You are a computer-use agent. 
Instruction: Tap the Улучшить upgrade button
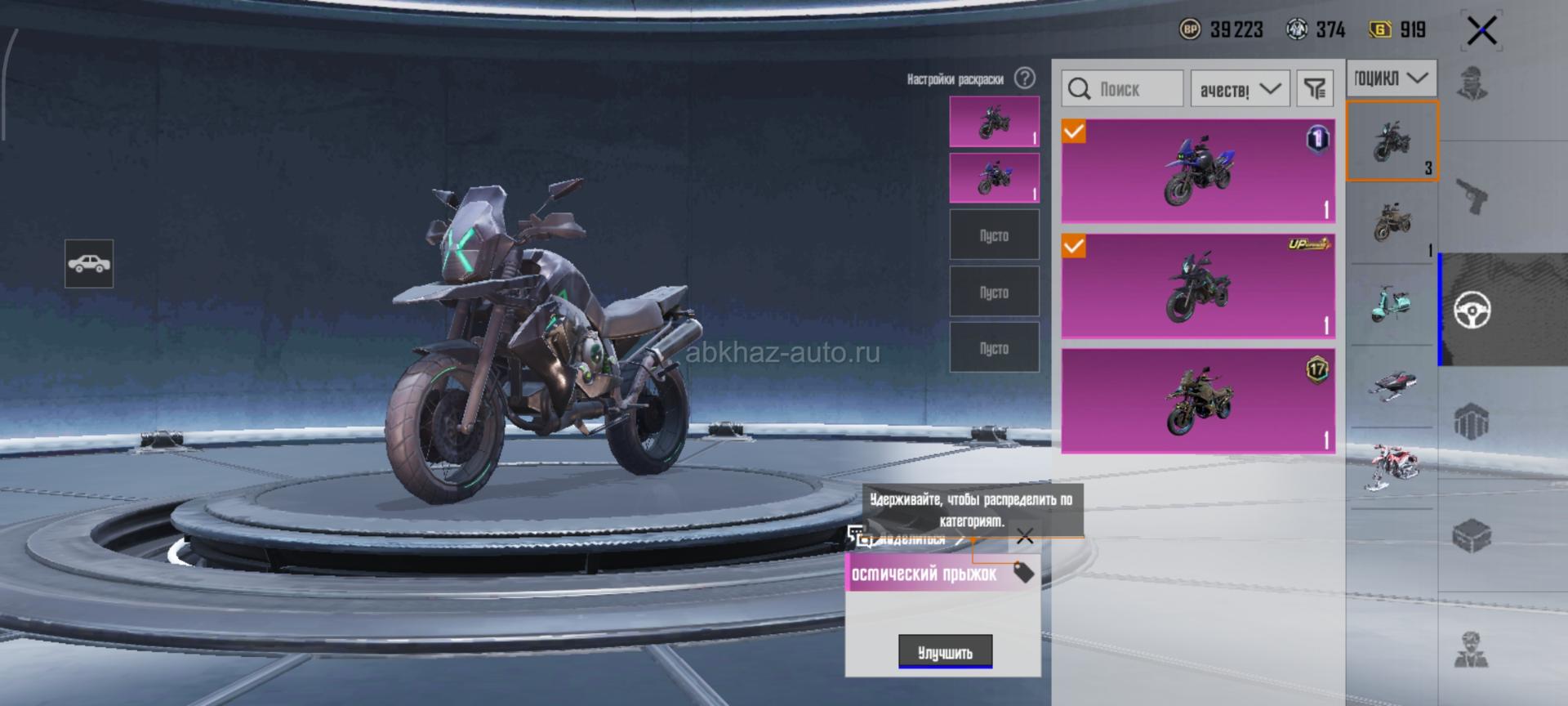coord(945,651)
